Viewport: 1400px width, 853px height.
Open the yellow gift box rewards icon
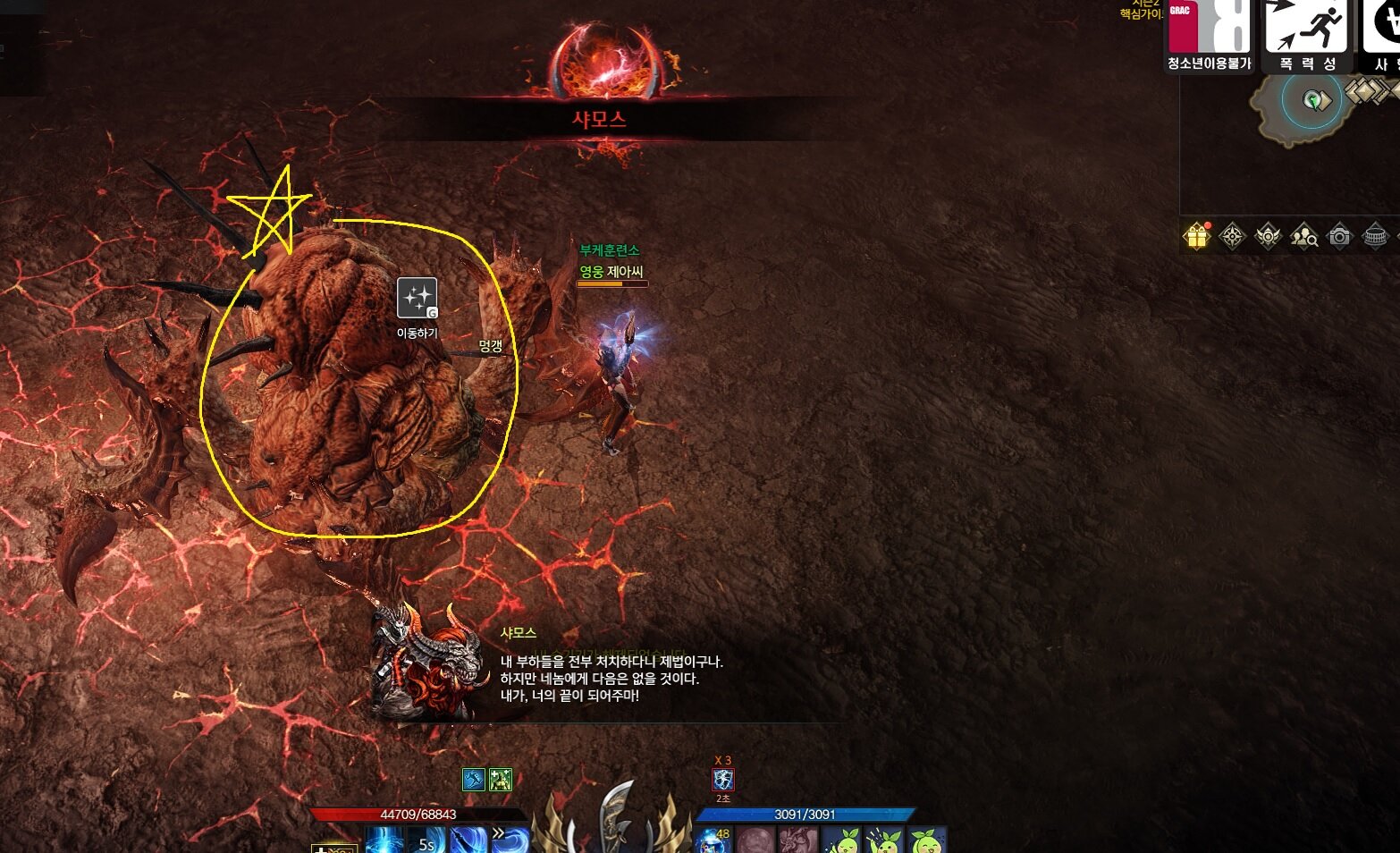[x=1196, y=236]
